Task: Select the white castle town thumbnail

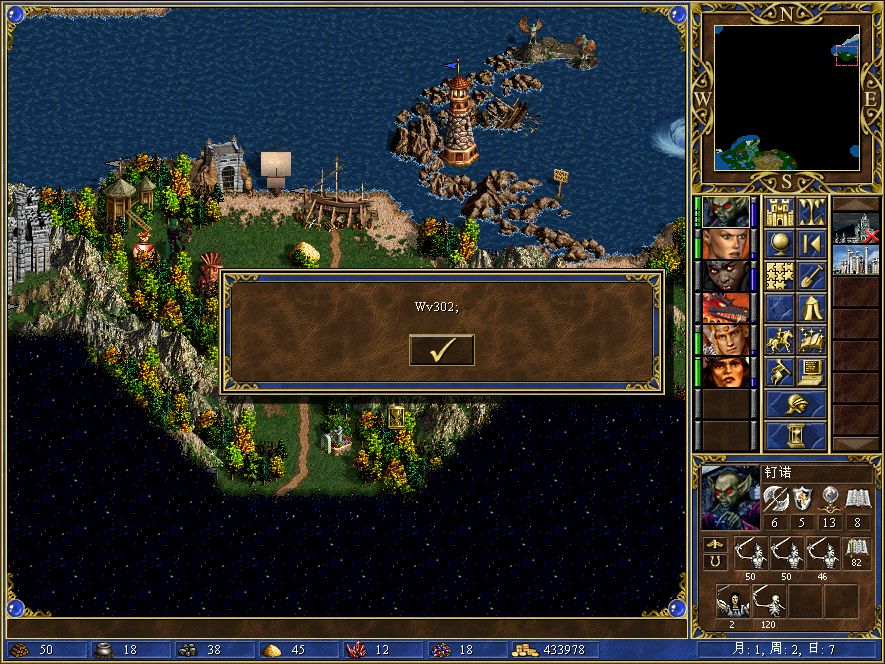Action: 856,261
